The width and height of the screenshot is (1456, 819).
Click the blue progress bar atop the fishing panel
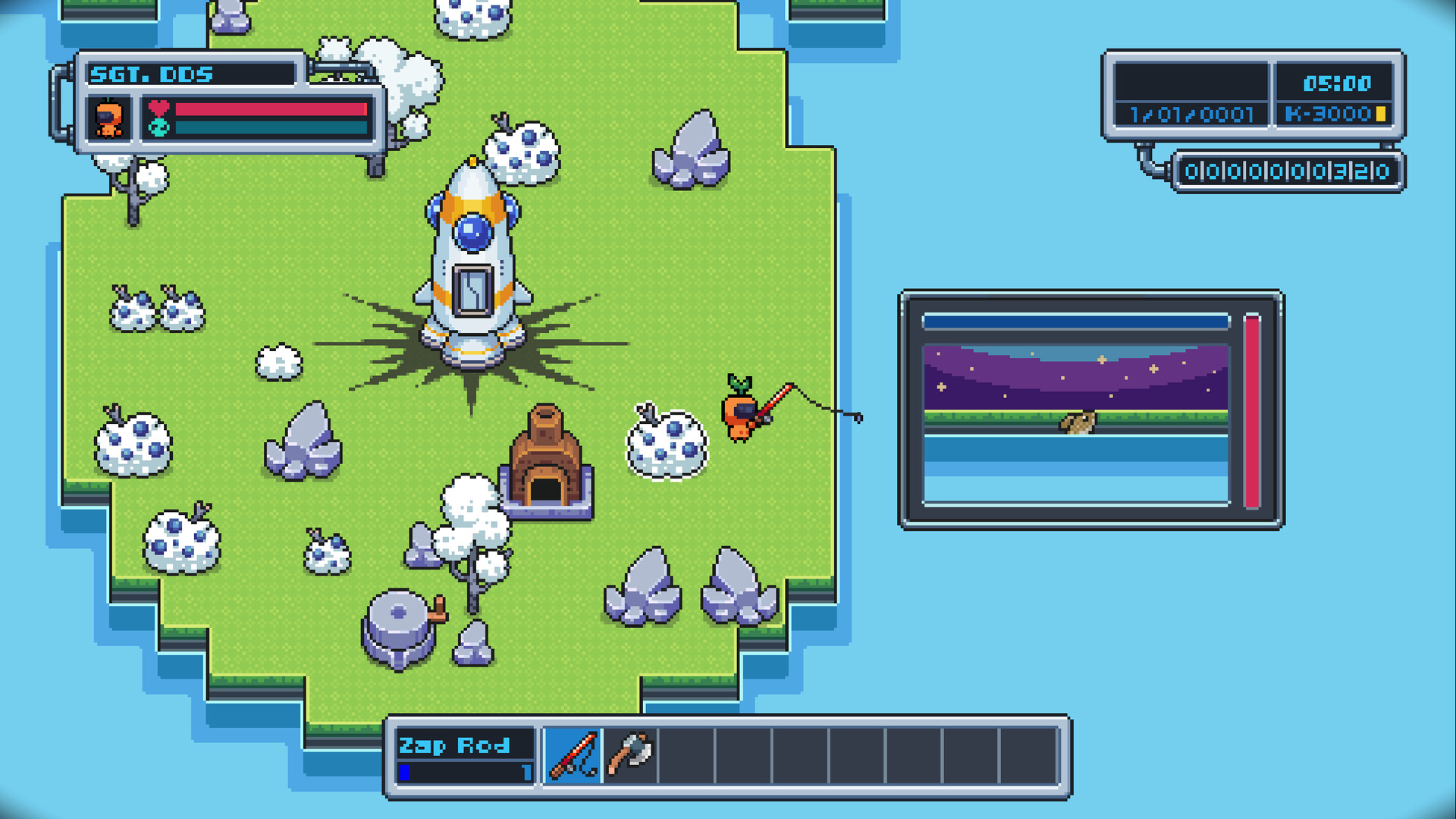tap(1077, 322)
